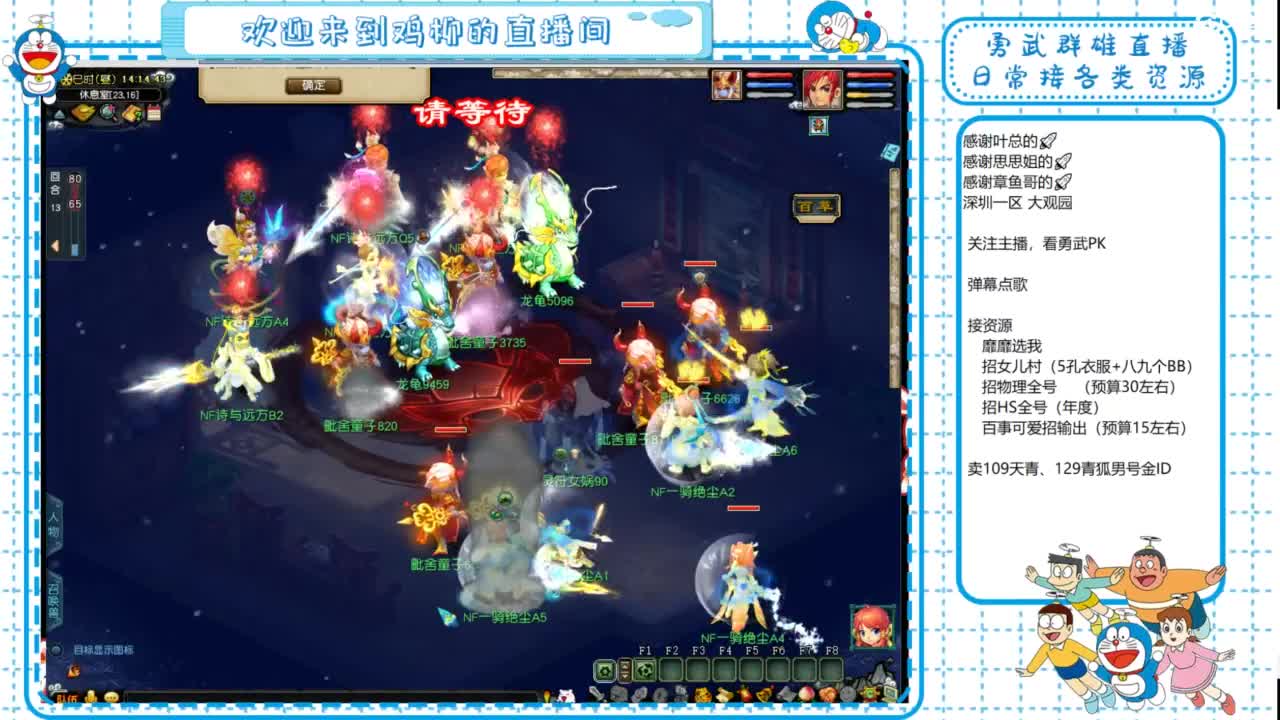Click the green auto-battle gear icon in F1 slot
The image size is (1280, 720).
(645, 669)
